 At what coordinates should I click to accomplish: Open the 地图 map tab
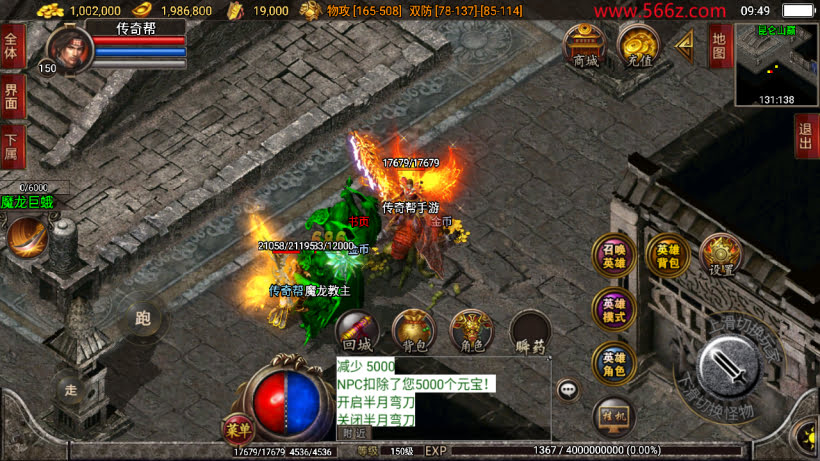click(719, 45)
